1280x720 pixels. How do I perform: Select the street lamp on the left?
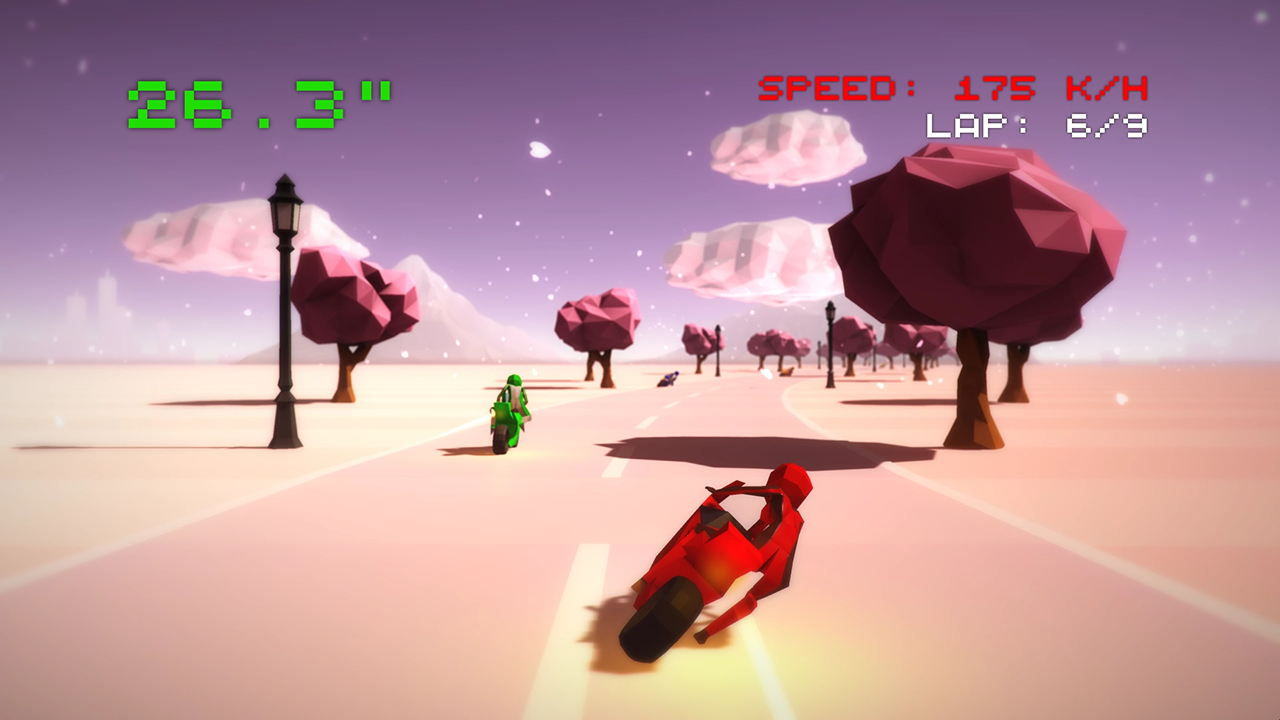[283, 300]
